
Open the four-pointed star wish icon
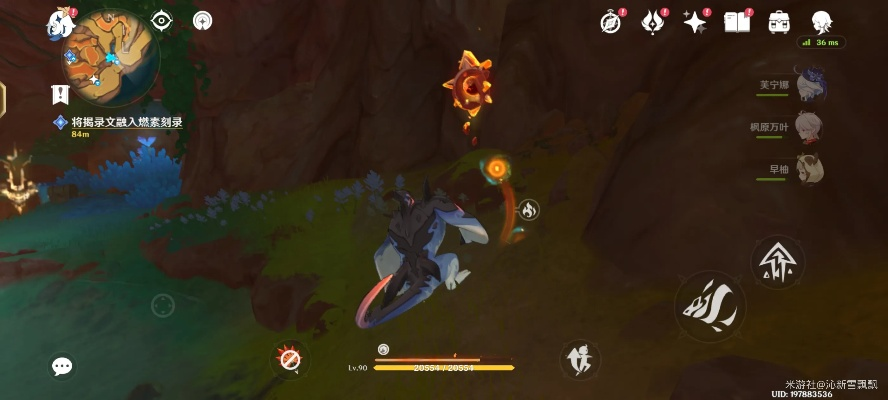(694, 22)
